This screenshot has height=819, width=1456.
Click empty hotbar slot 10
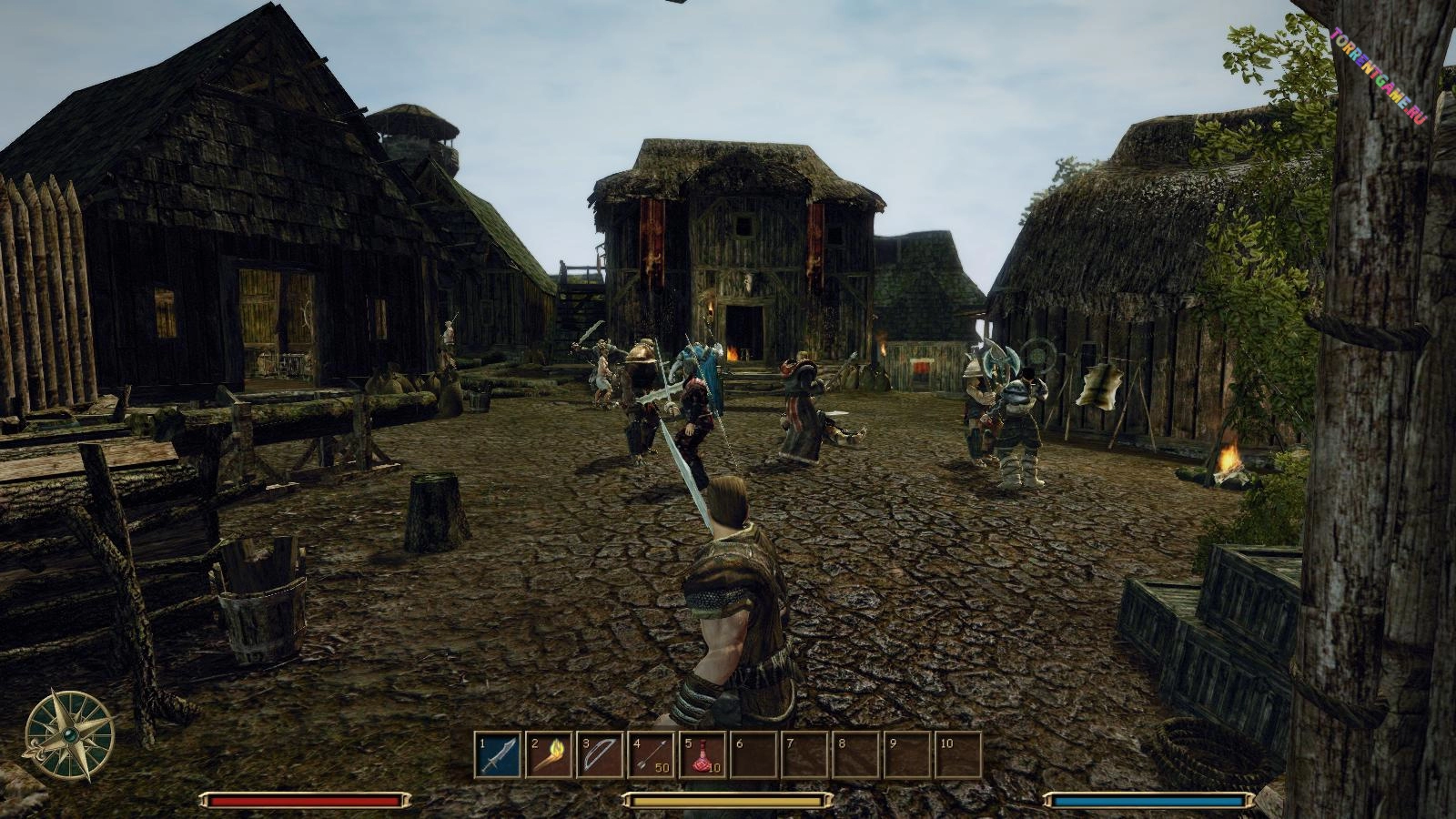pyautogui.click(x=958, y=755)
